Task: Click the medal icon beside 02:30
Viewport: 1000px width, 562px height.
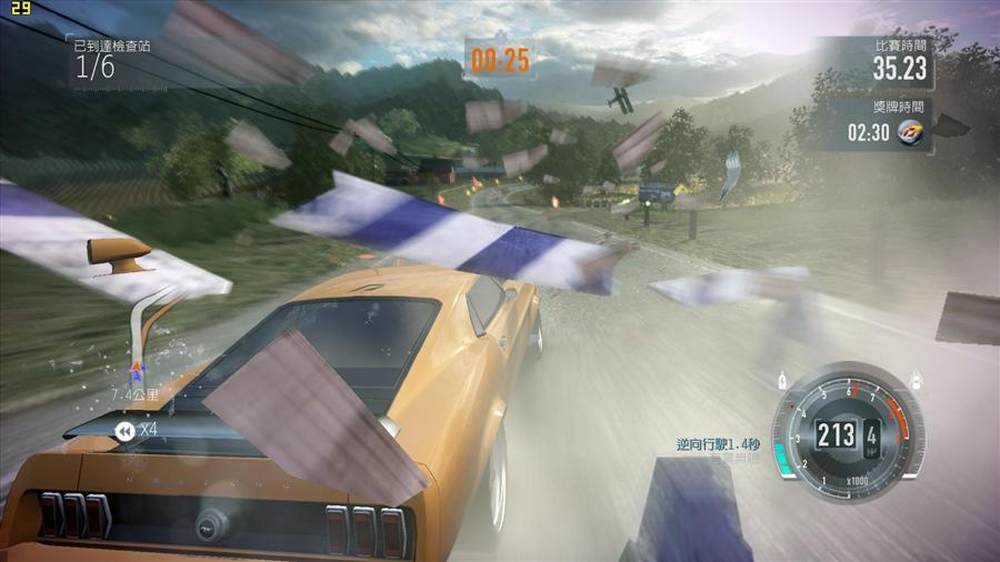Action: coord(910,132)
